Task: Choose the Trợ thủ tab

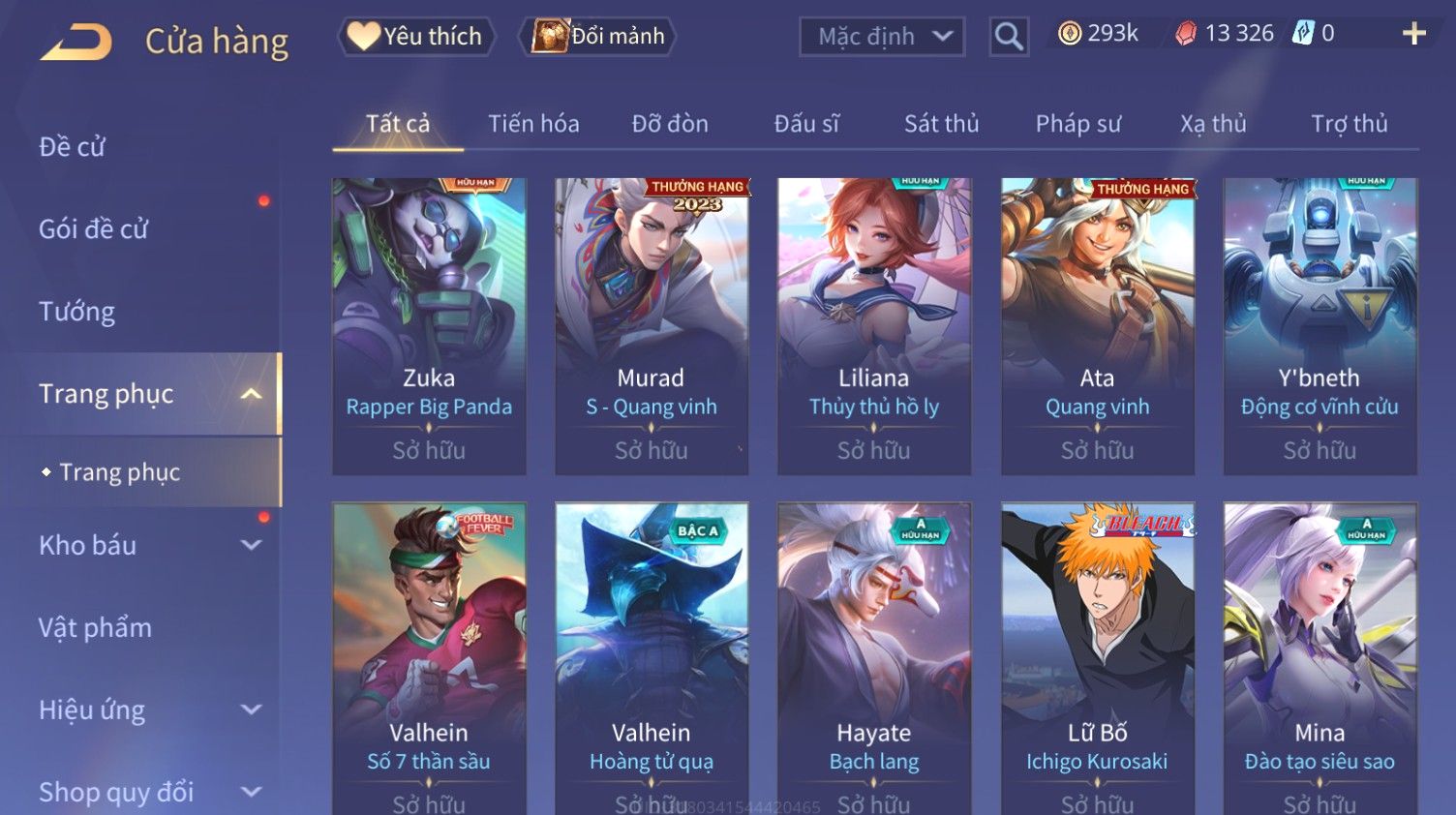Action: pyautogui.click(x=1349, y=124)
